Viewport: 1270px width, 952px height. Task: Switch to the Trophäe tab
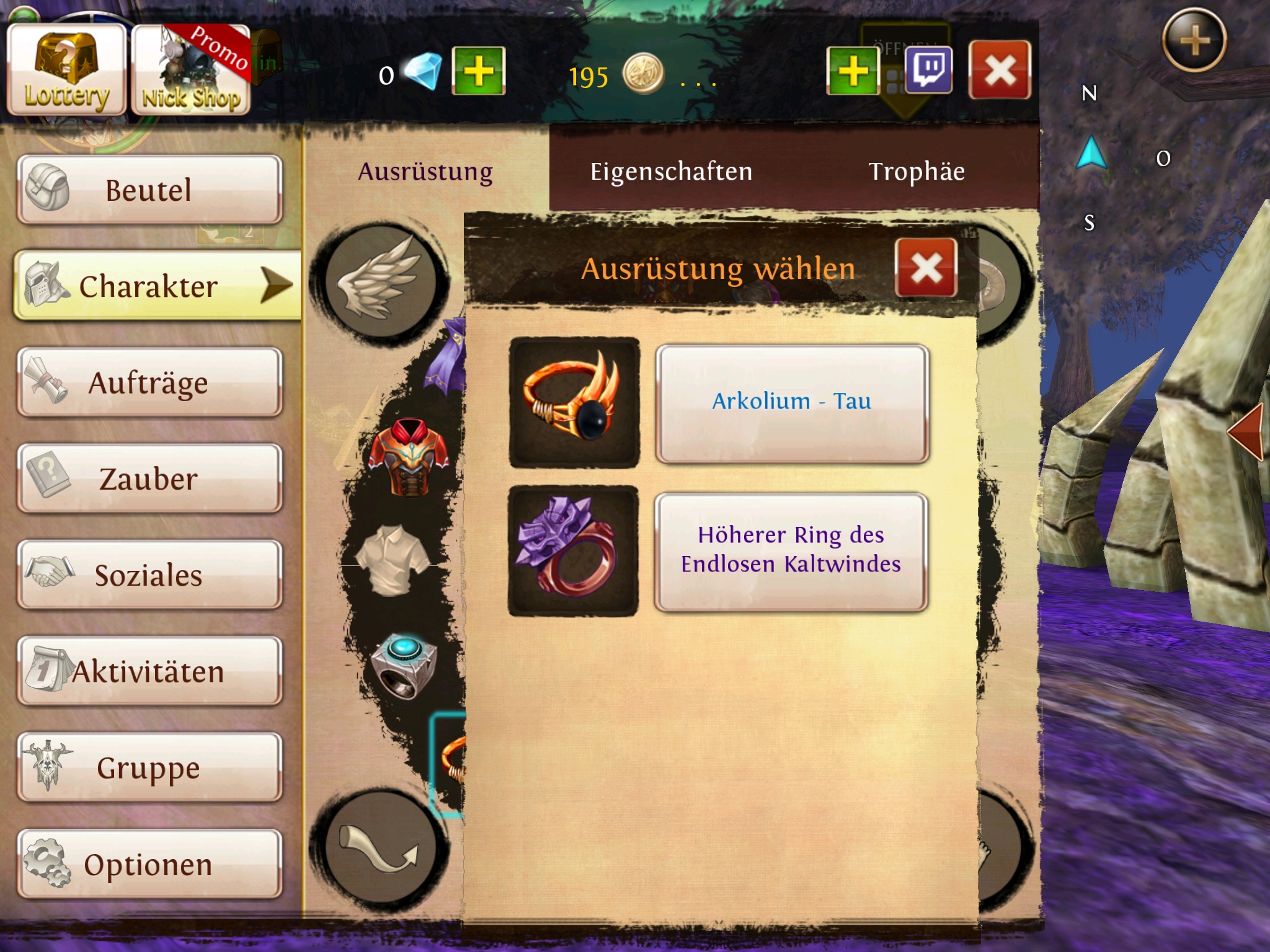point(917,172)
